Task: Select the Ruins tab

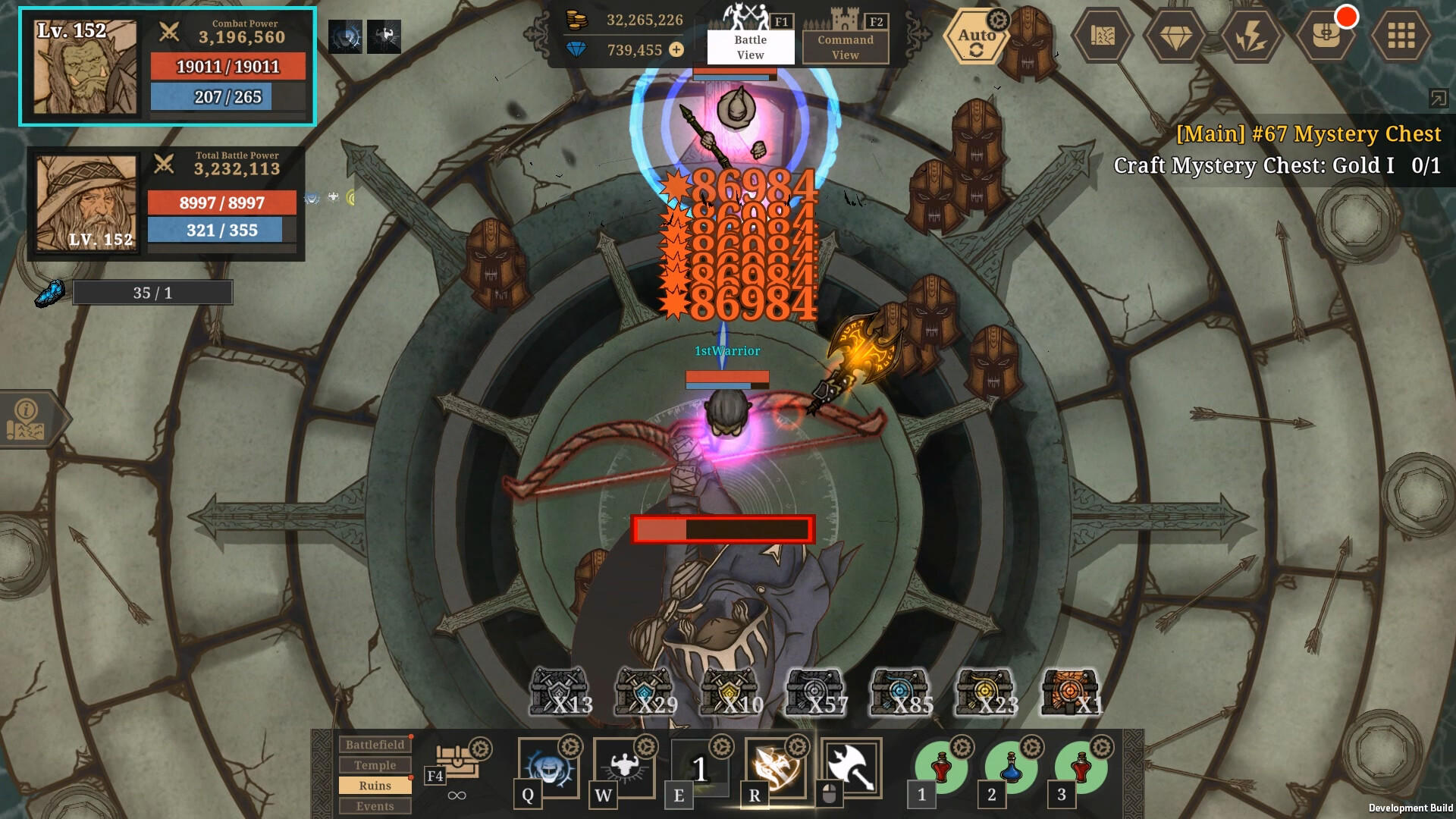Action: click(375, 786)
